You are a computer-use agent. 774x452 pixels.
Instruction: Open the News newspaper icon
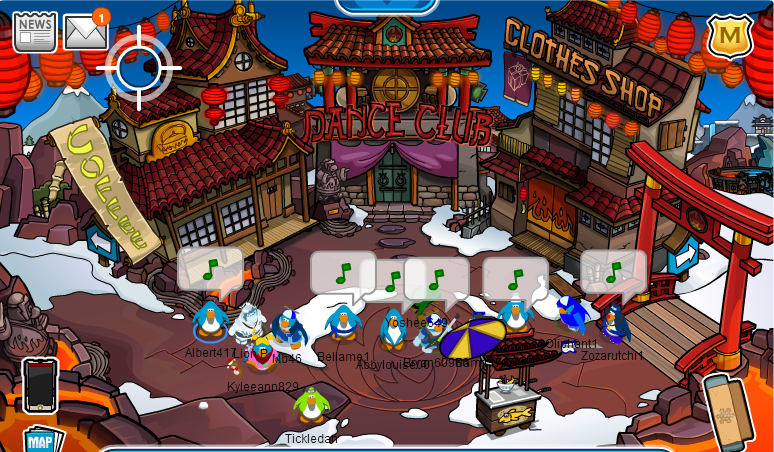click(34, 32)
